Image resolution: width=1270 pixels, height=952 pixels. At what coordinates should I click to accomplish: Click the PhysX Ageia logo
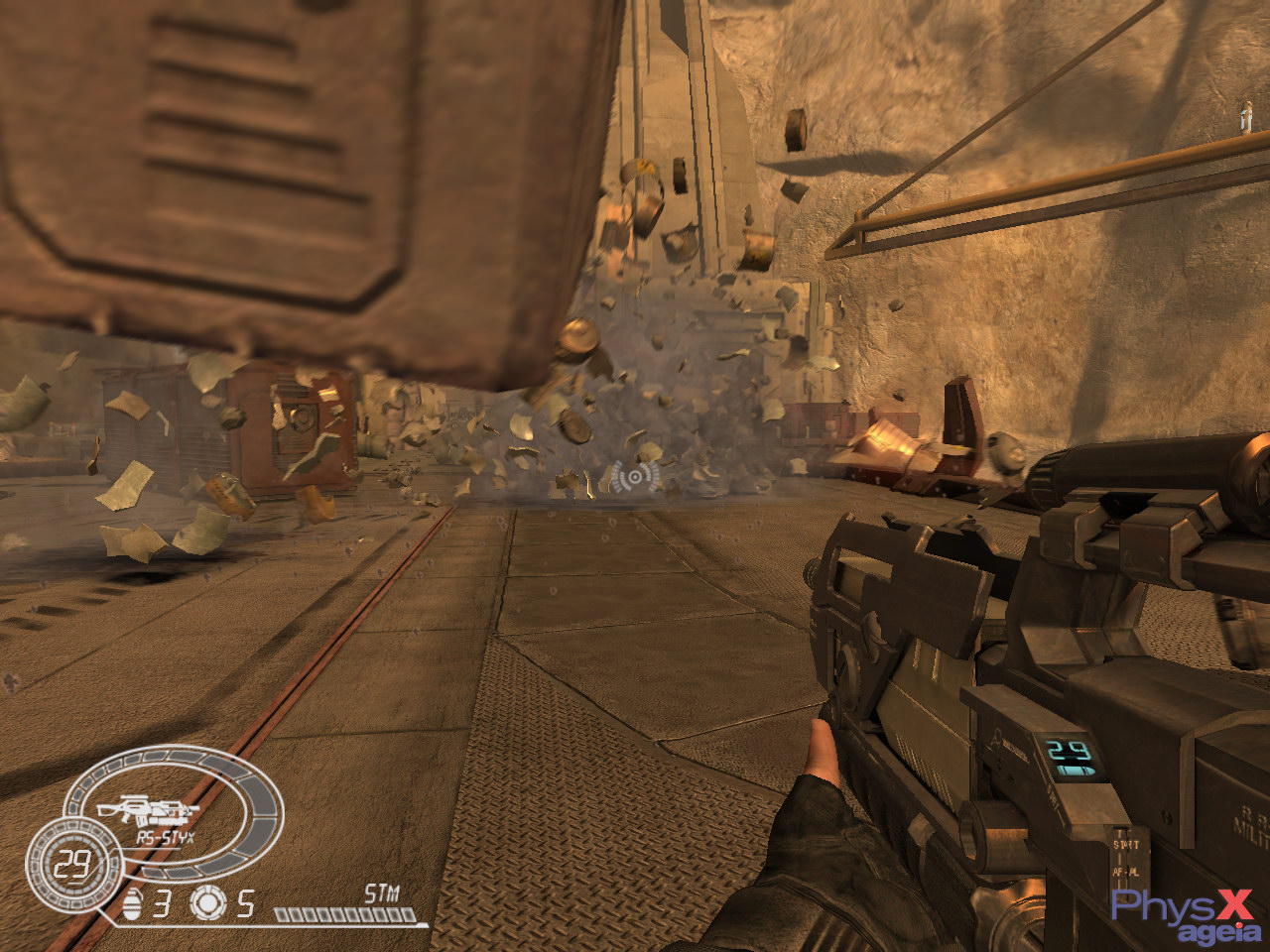click(x=1186, y=915)
